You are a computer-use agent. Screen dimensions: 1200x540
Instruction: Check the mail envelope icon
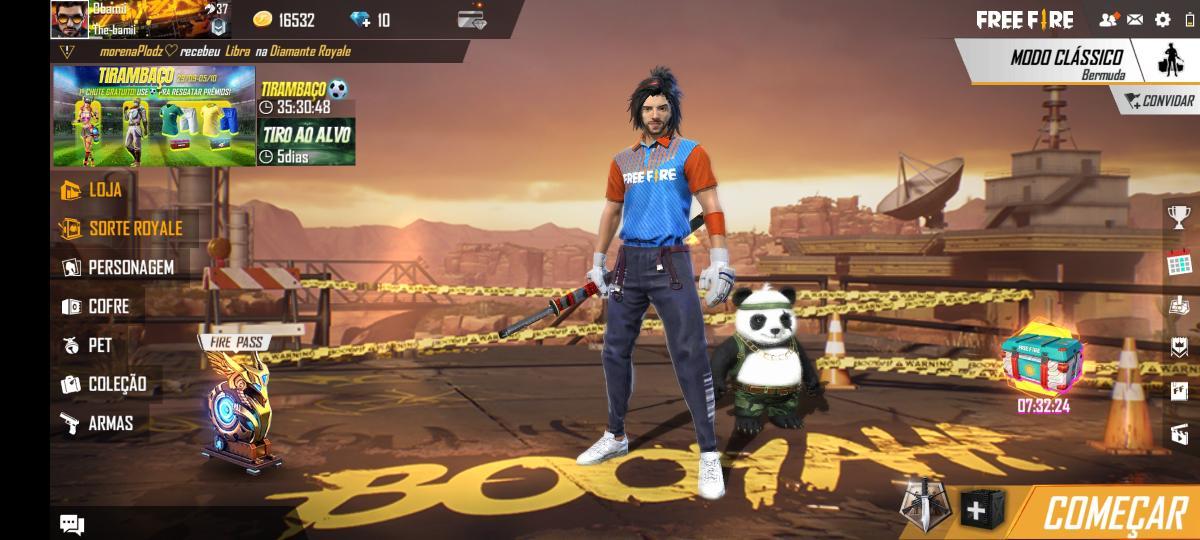(x=1135, y=19)
